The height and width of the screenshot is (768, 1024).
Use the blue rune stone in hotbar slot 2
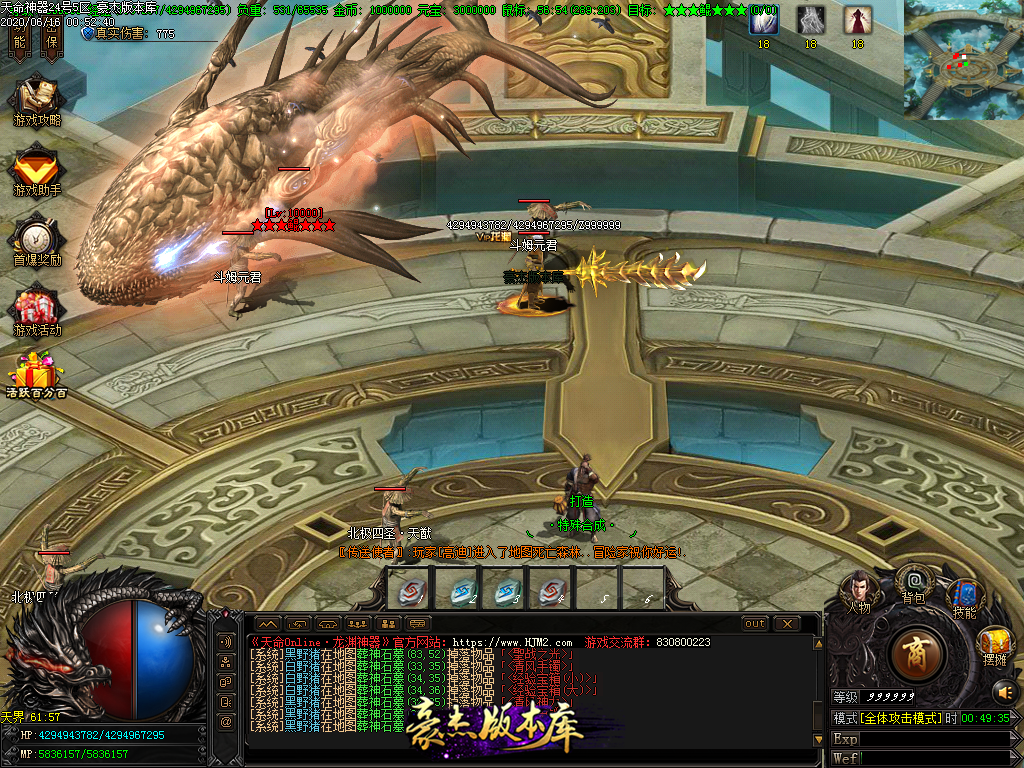456,589
